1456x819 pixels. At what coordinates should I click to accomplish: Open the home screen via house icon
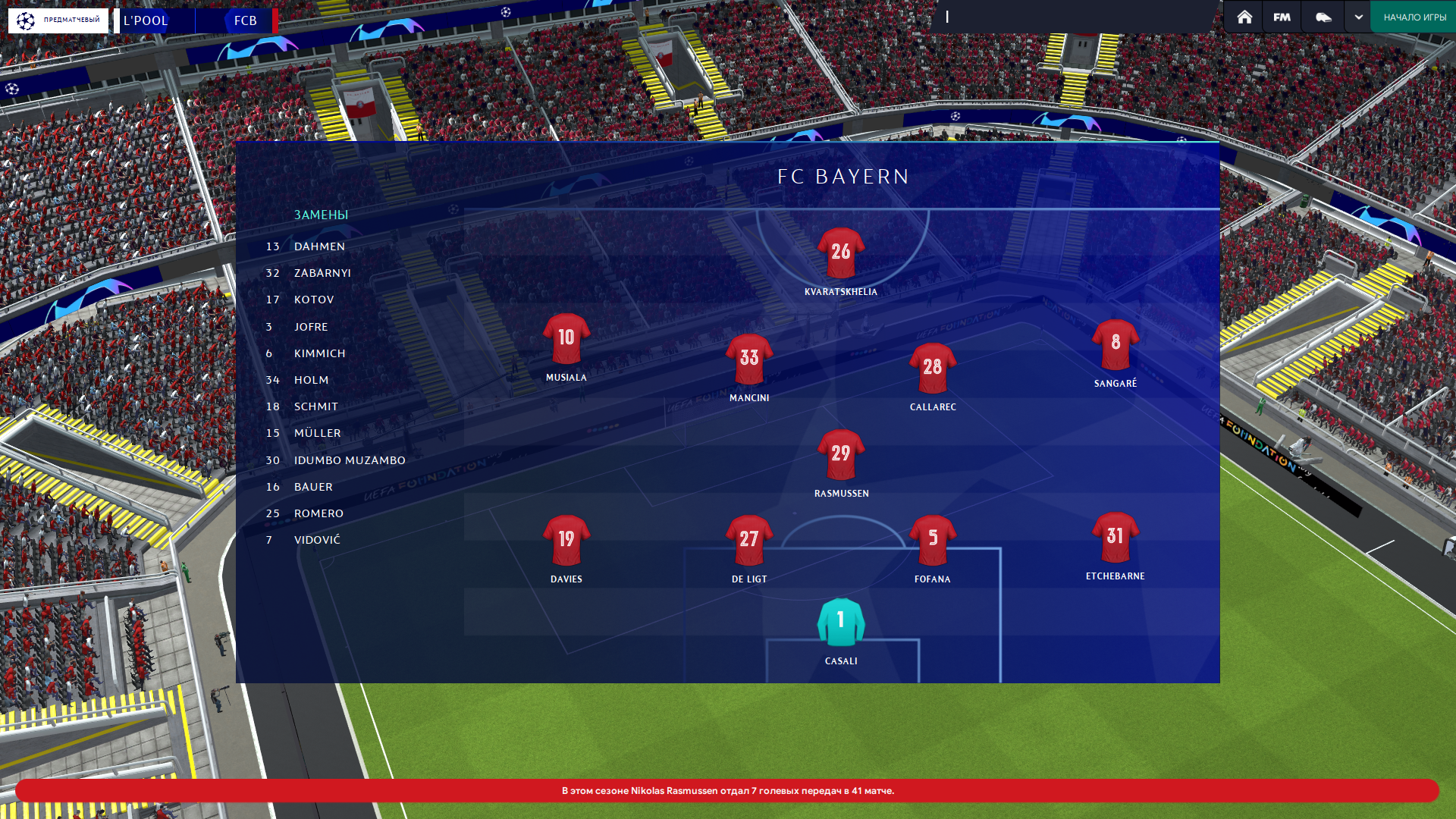[x=1244, y=17]
